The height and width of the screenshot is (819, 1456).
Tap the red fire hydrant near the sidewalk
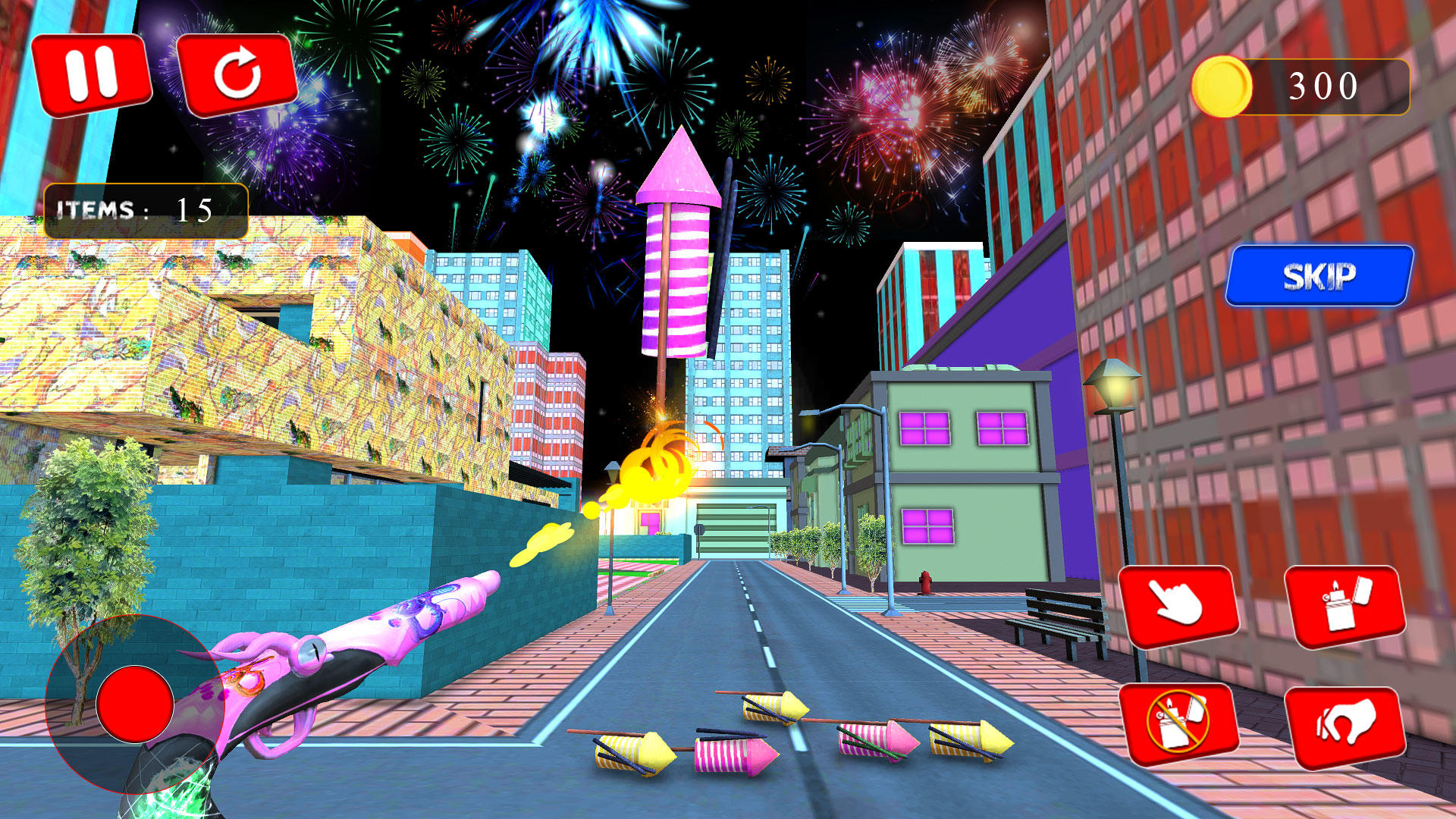click(x=927, y=582)
